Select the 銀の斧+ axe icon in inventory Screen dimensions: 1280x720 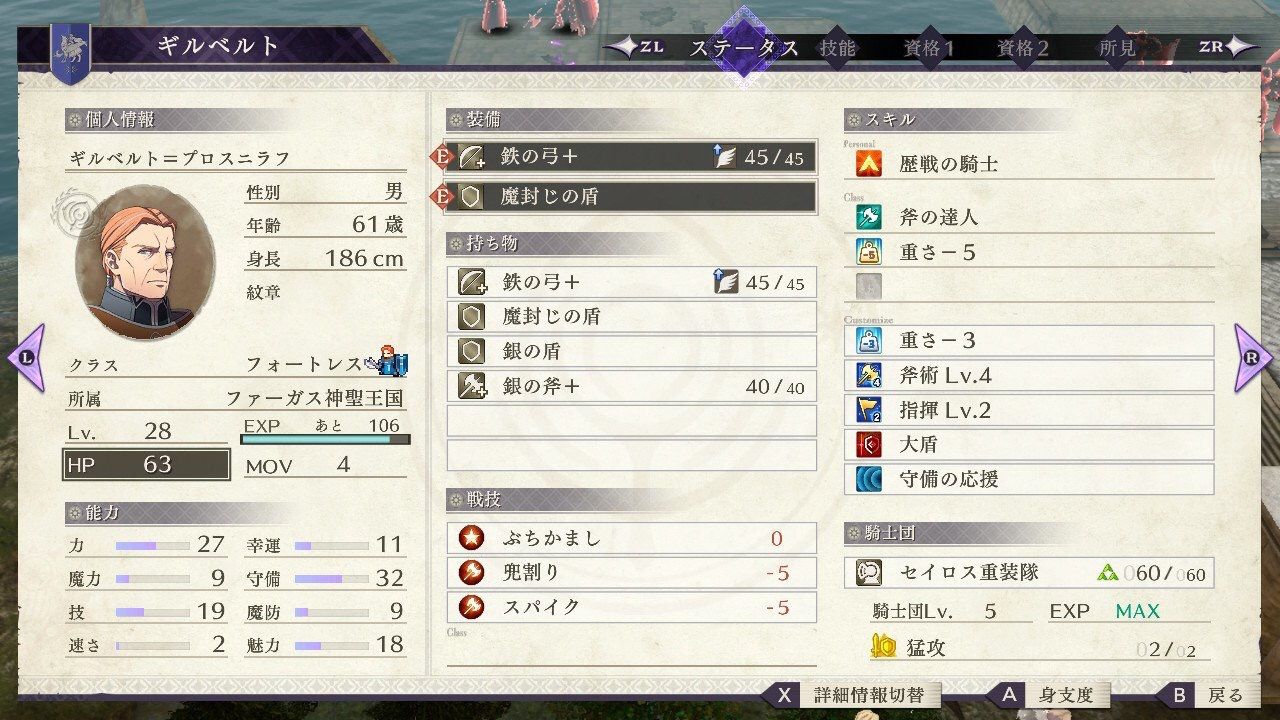(470, 385)
